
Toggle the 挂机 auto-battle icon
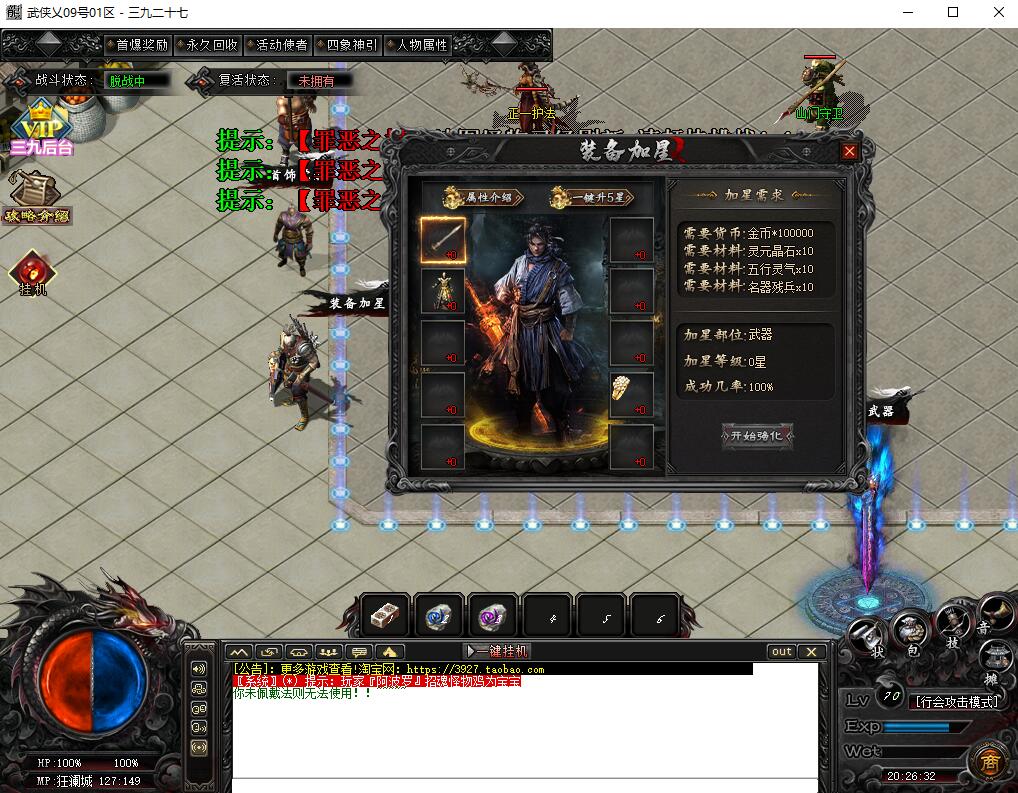pyautogui.click(x=32, y=273)
